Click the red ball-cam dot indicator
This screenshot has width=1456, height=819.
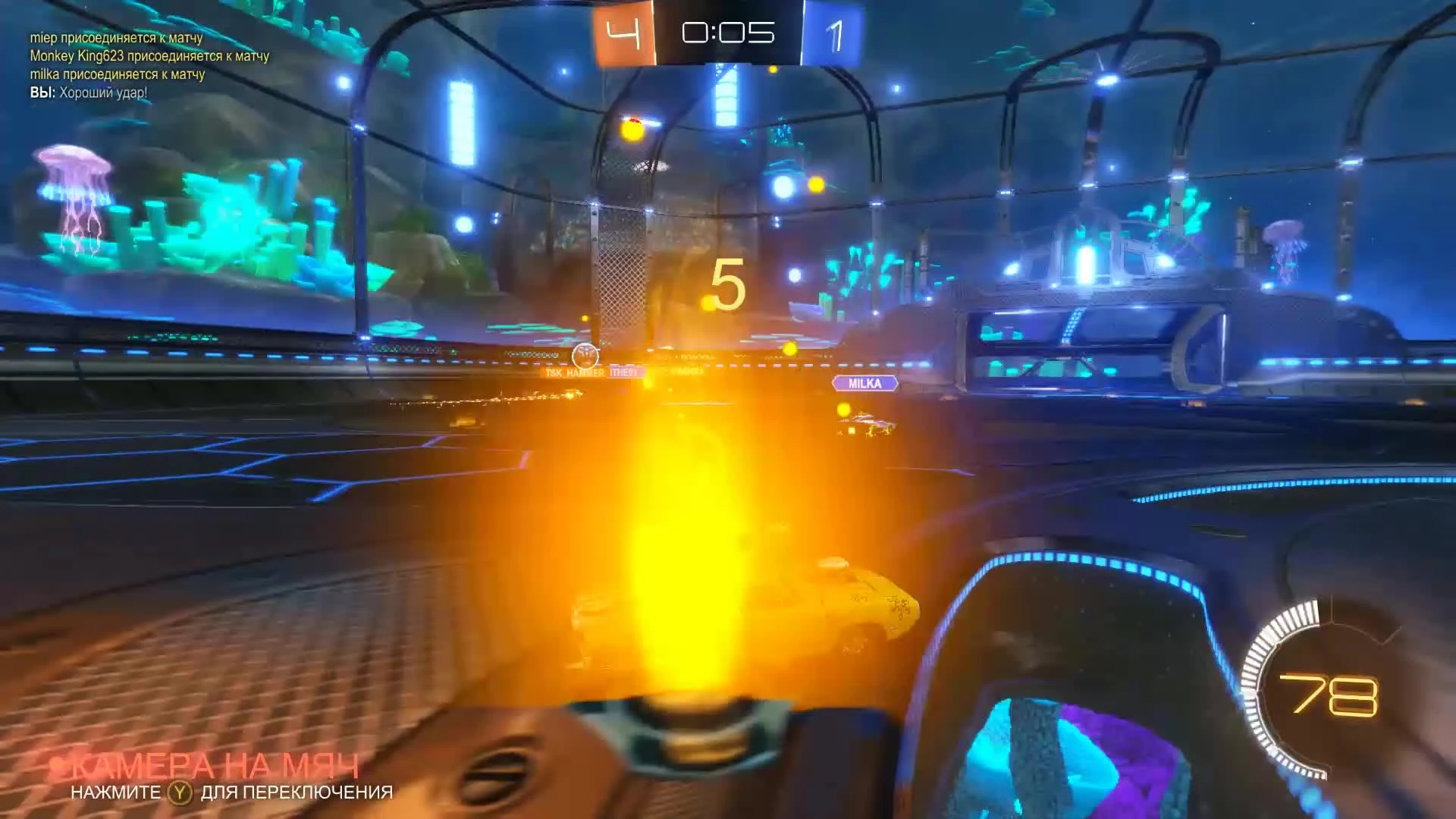pos(60,767)
